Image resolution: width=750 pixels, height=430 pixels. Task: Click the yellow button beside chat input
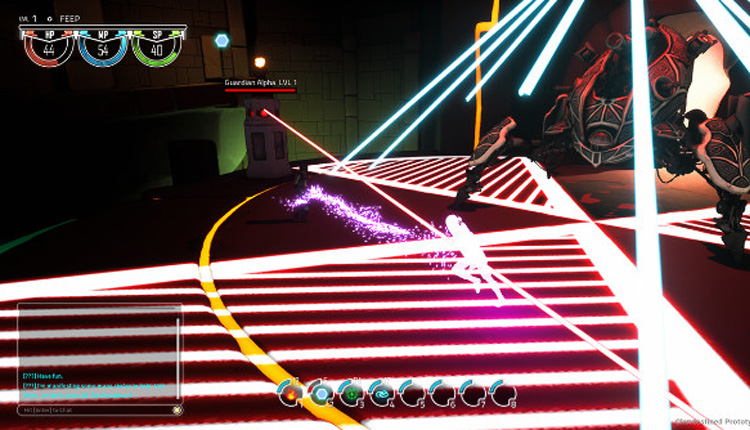177,409
